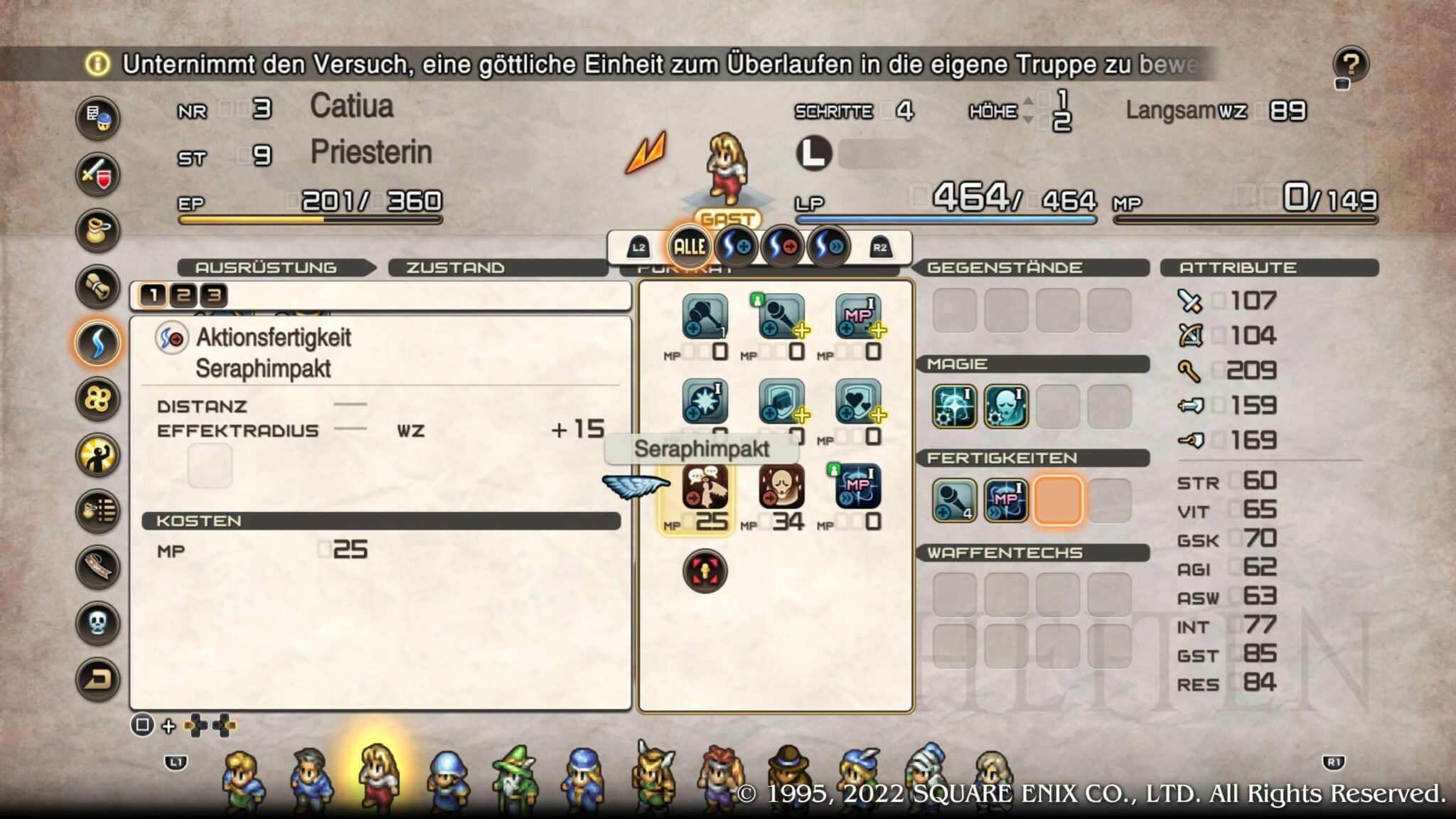Choose the pale face skill costing 34 MP

click(x=781, y=487)
